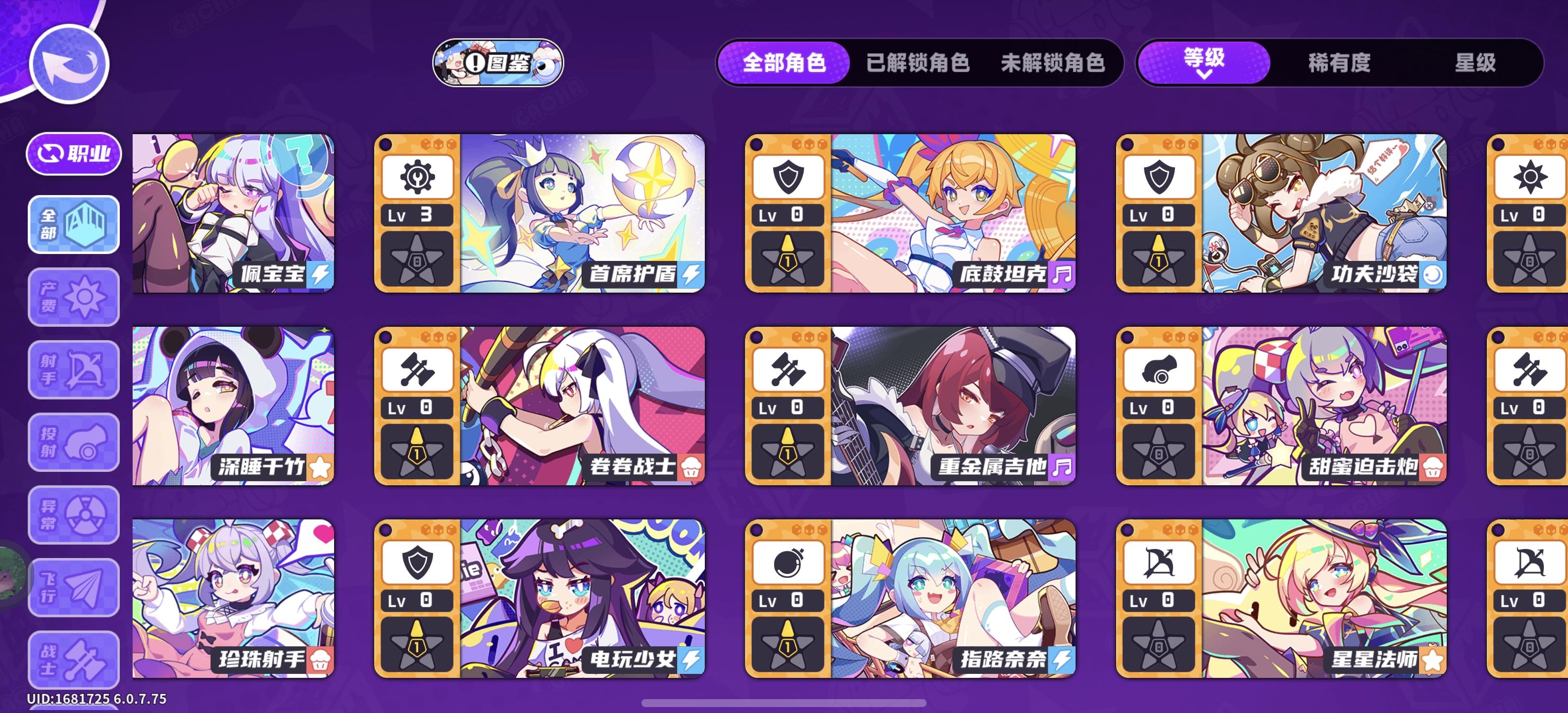Image resolution: width=1568 pixels, height=713 pixels.
Task: Click the gear role icon on 首席护盾's card
Action: tap(418, 176)
